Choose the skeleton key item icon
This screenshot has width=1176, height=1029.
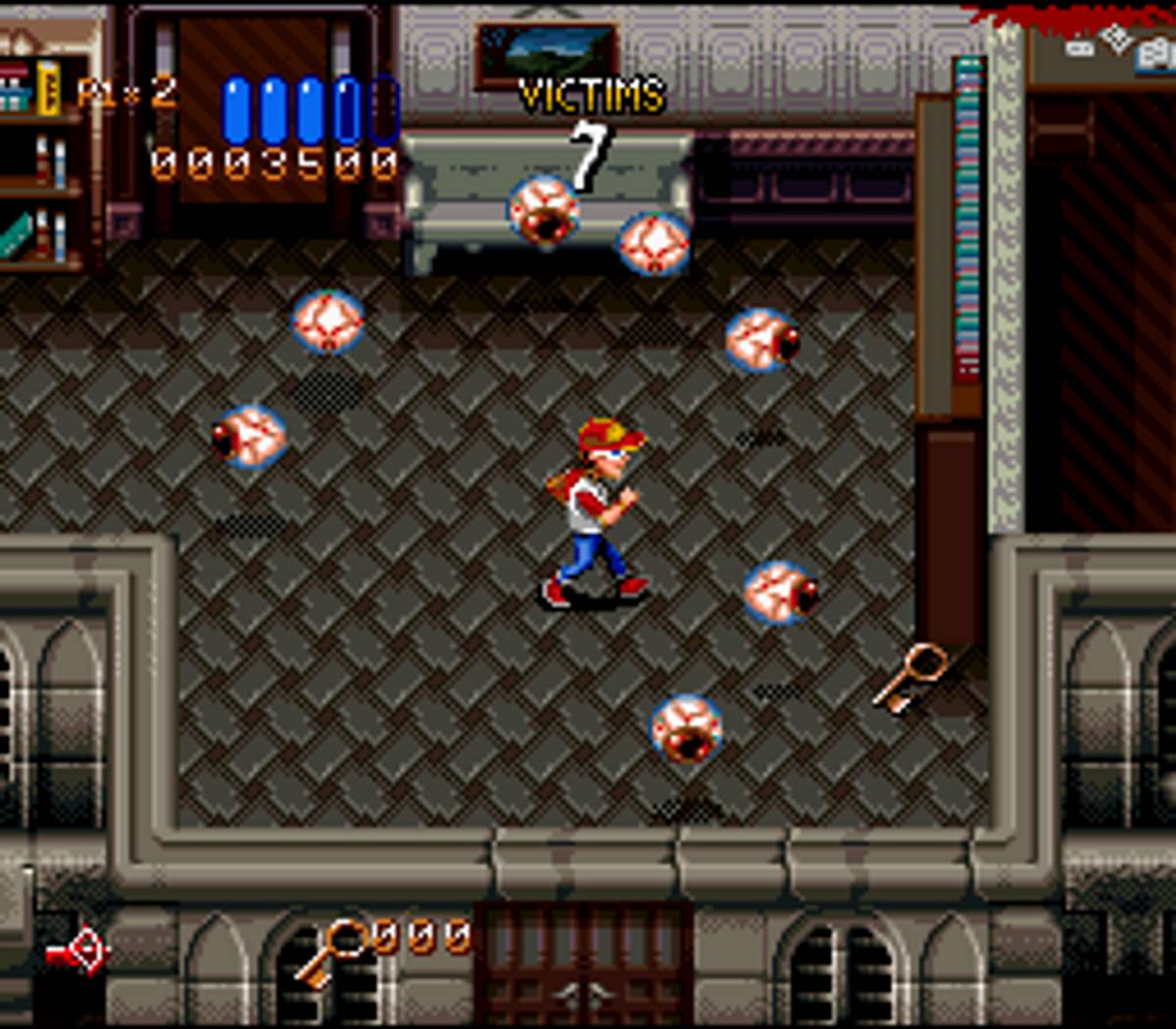[330, 953]
